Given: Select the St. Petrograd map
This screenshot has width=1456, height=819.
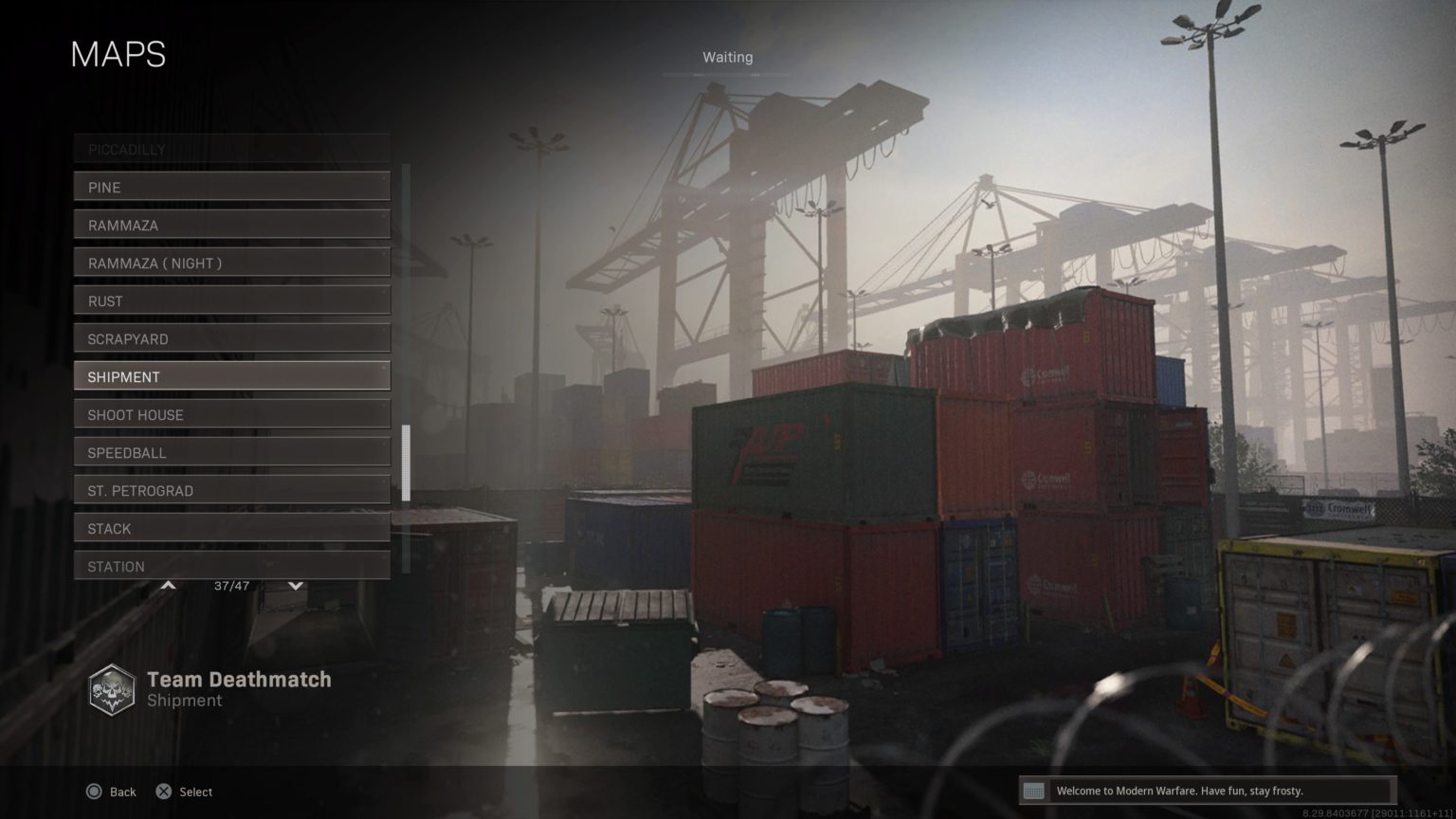Looking at the screenshot, I should 230,490.
